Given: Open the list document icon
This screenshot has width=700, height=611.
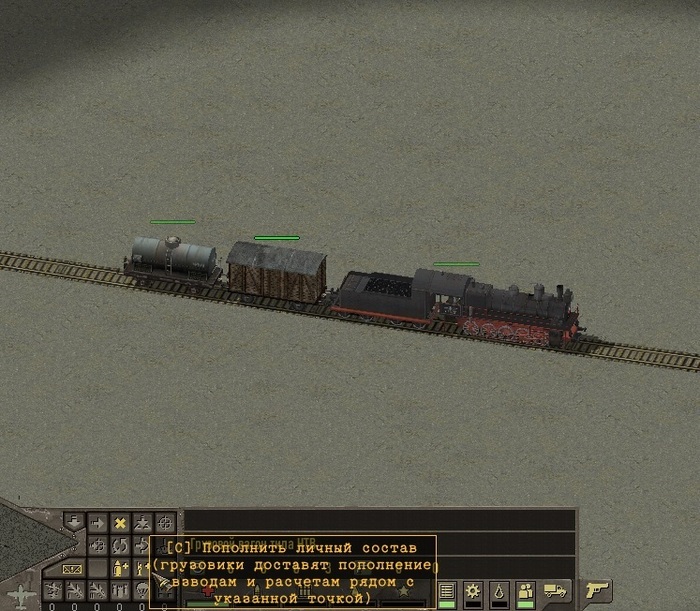Looking at the screenshot, I should [447, 590].
